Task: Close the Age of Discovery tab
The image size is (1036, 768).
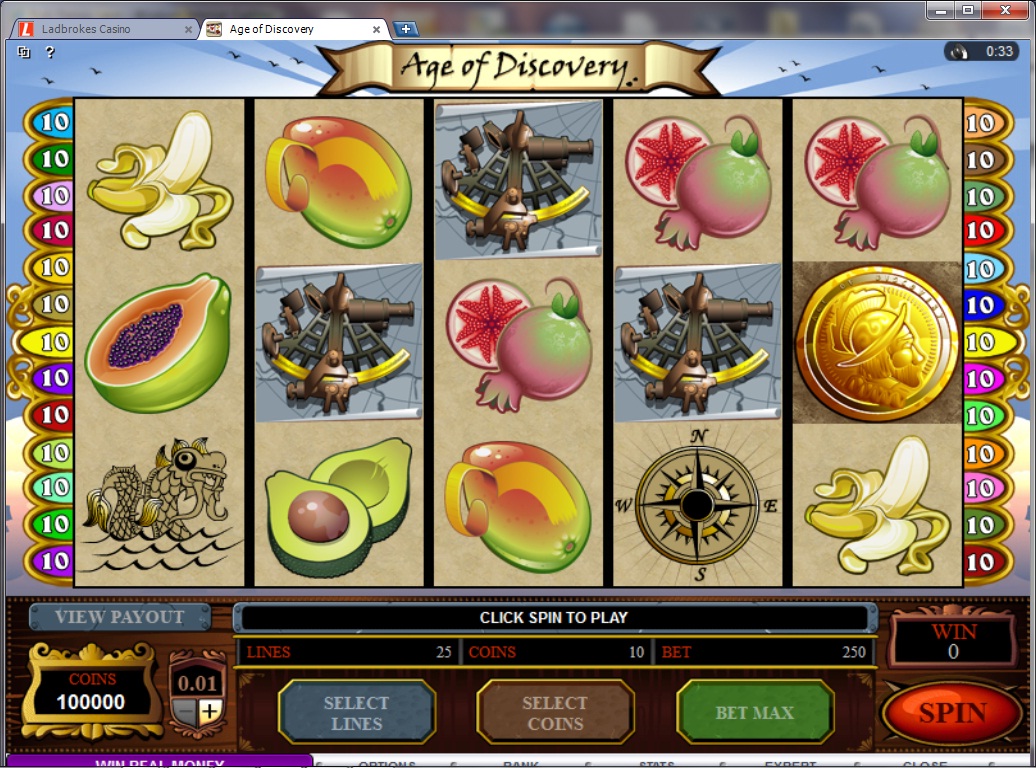Action: click(377, 29)
